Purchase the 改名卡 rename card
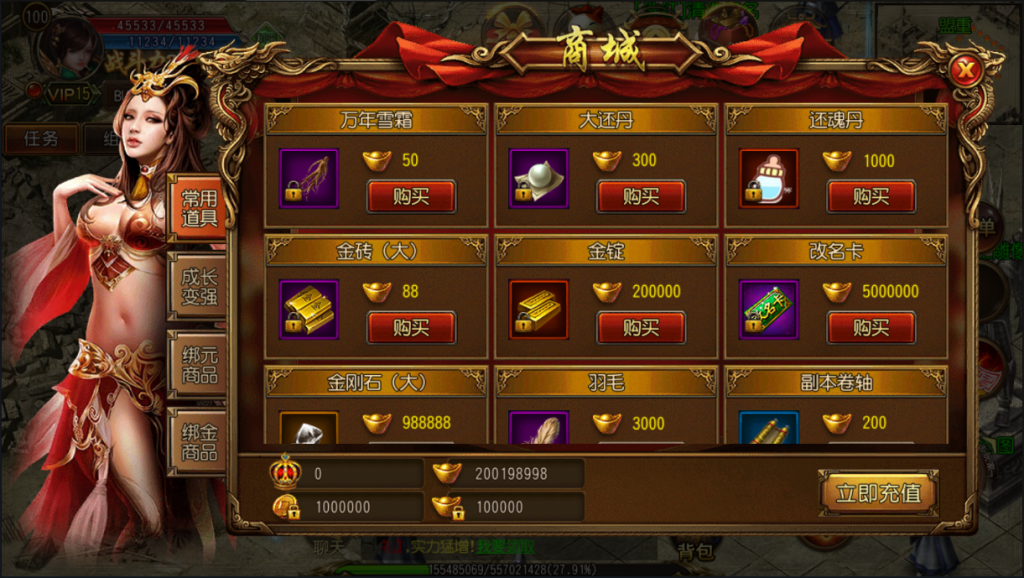 (871, 327)
